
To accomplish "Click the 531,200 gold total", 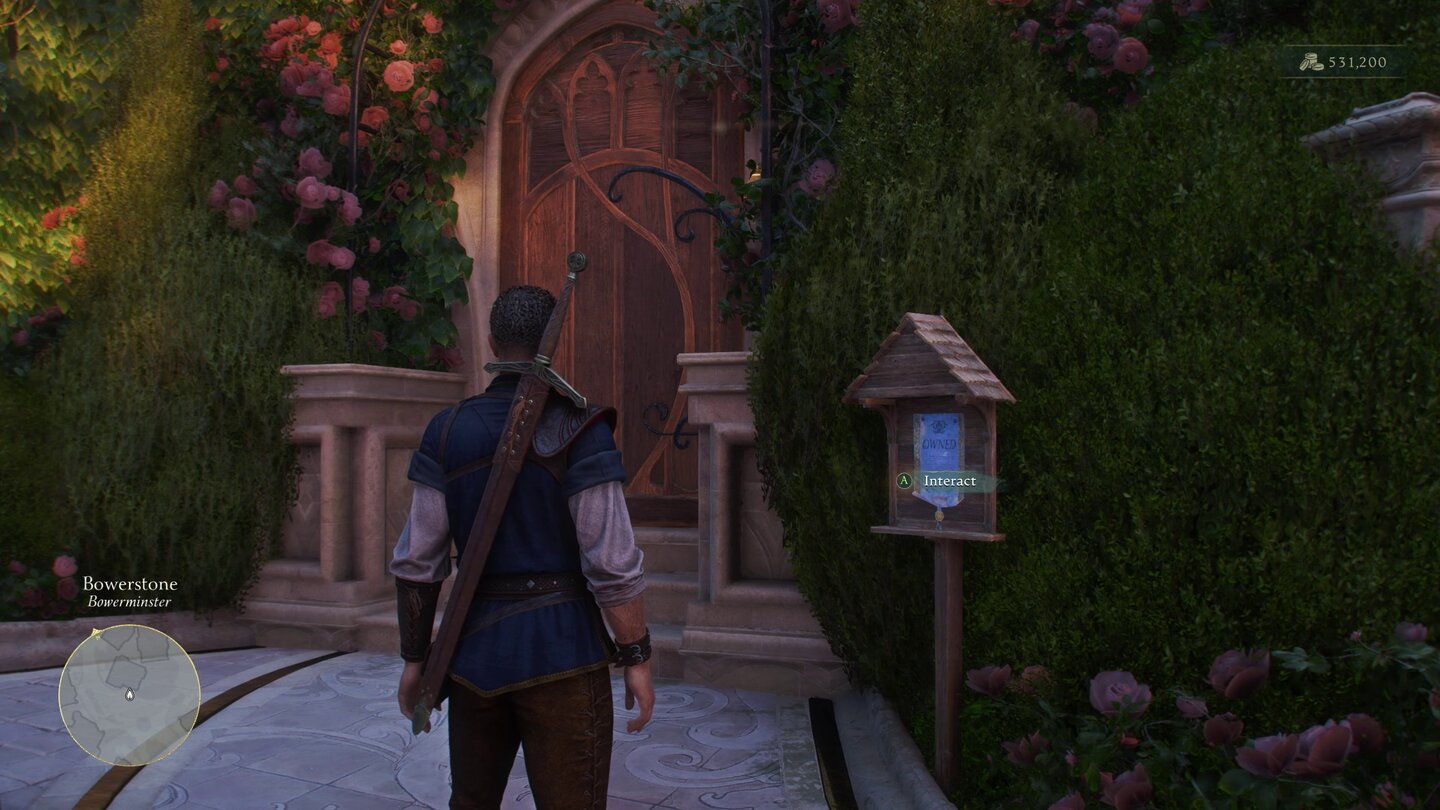I will (1360, 60).
